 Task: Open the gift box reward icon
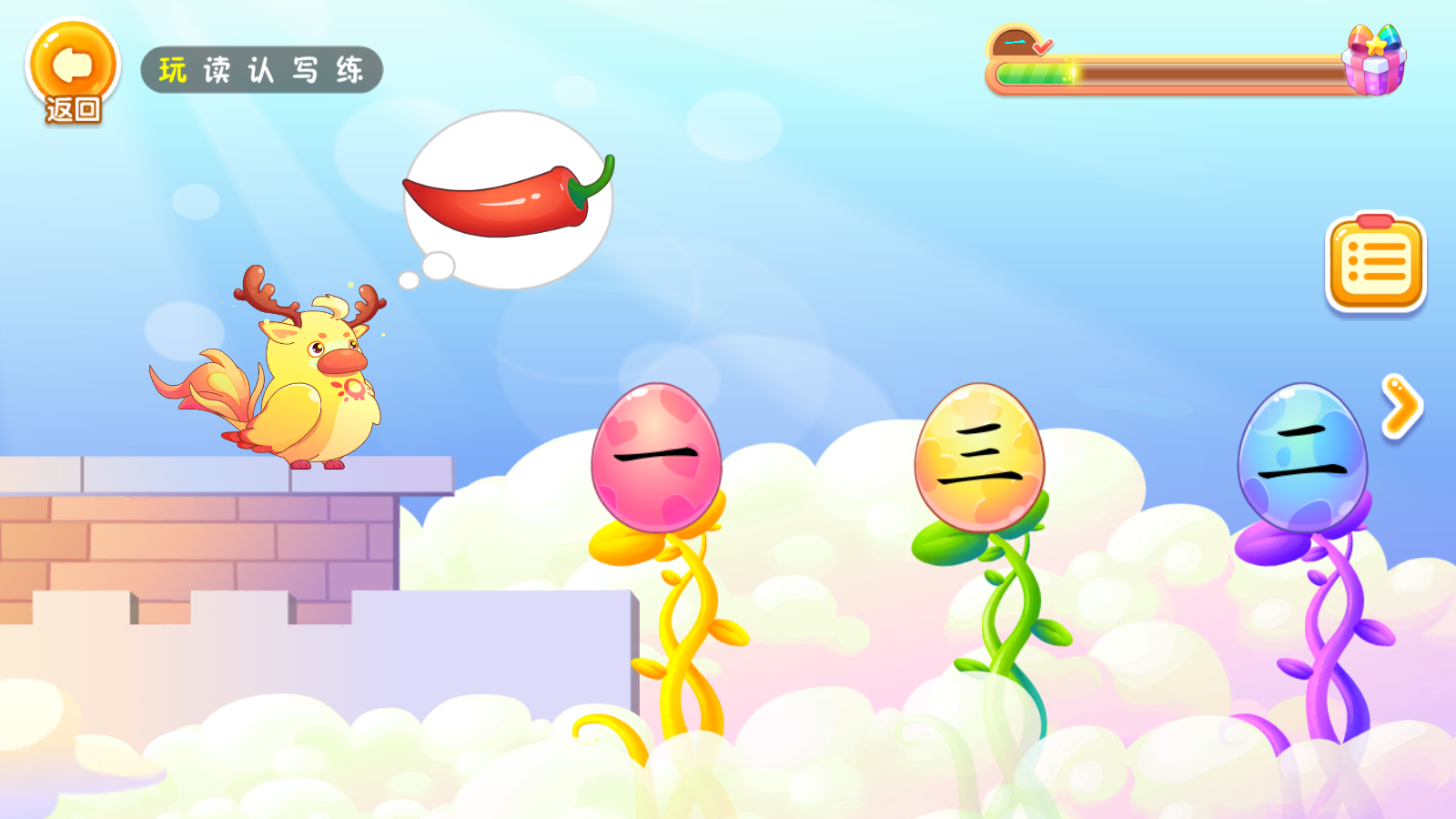pyautogui.click(x=1374, y=61)
